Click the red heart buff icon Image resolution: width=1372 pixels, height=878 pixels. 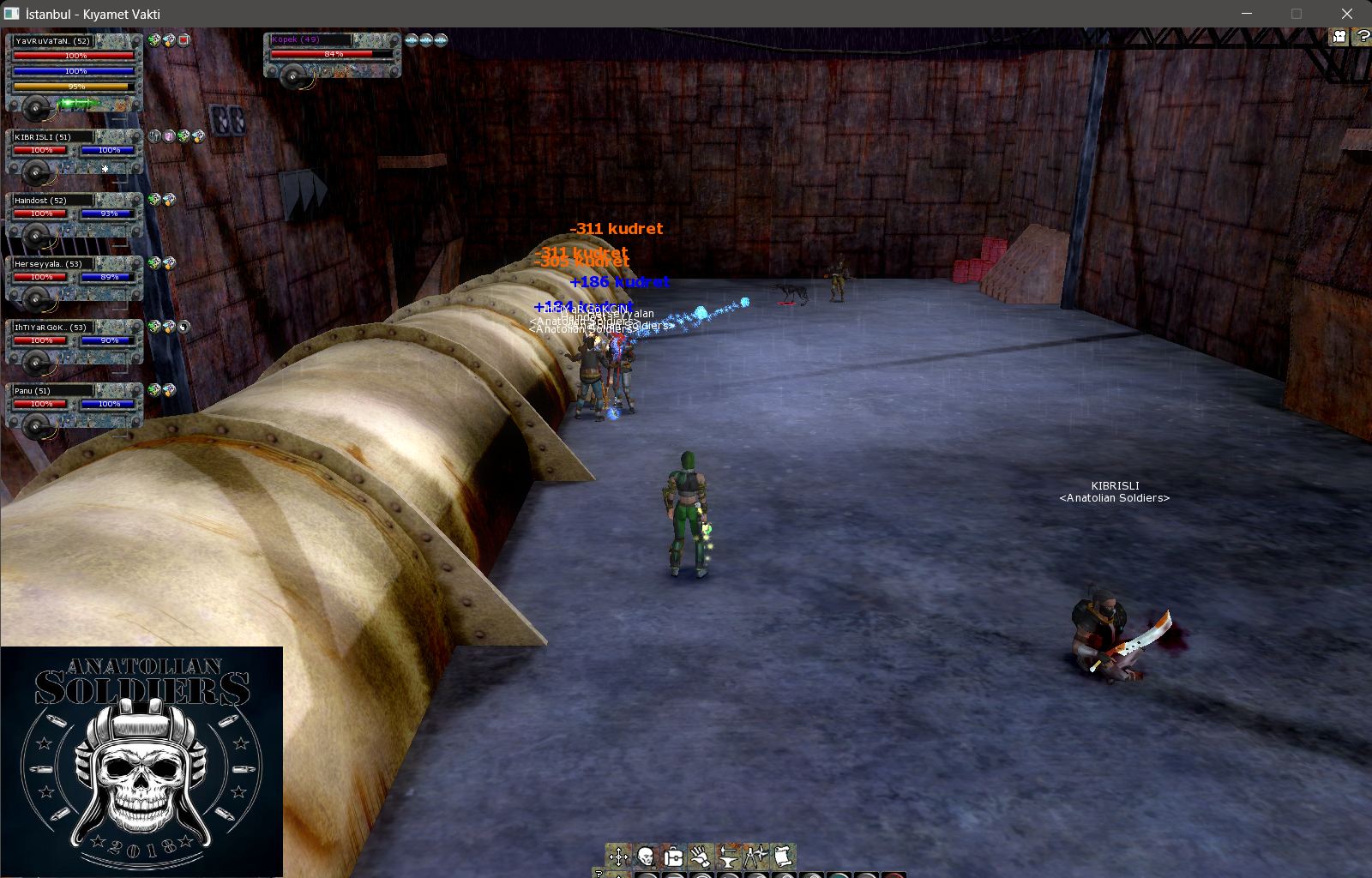point(184,39)
